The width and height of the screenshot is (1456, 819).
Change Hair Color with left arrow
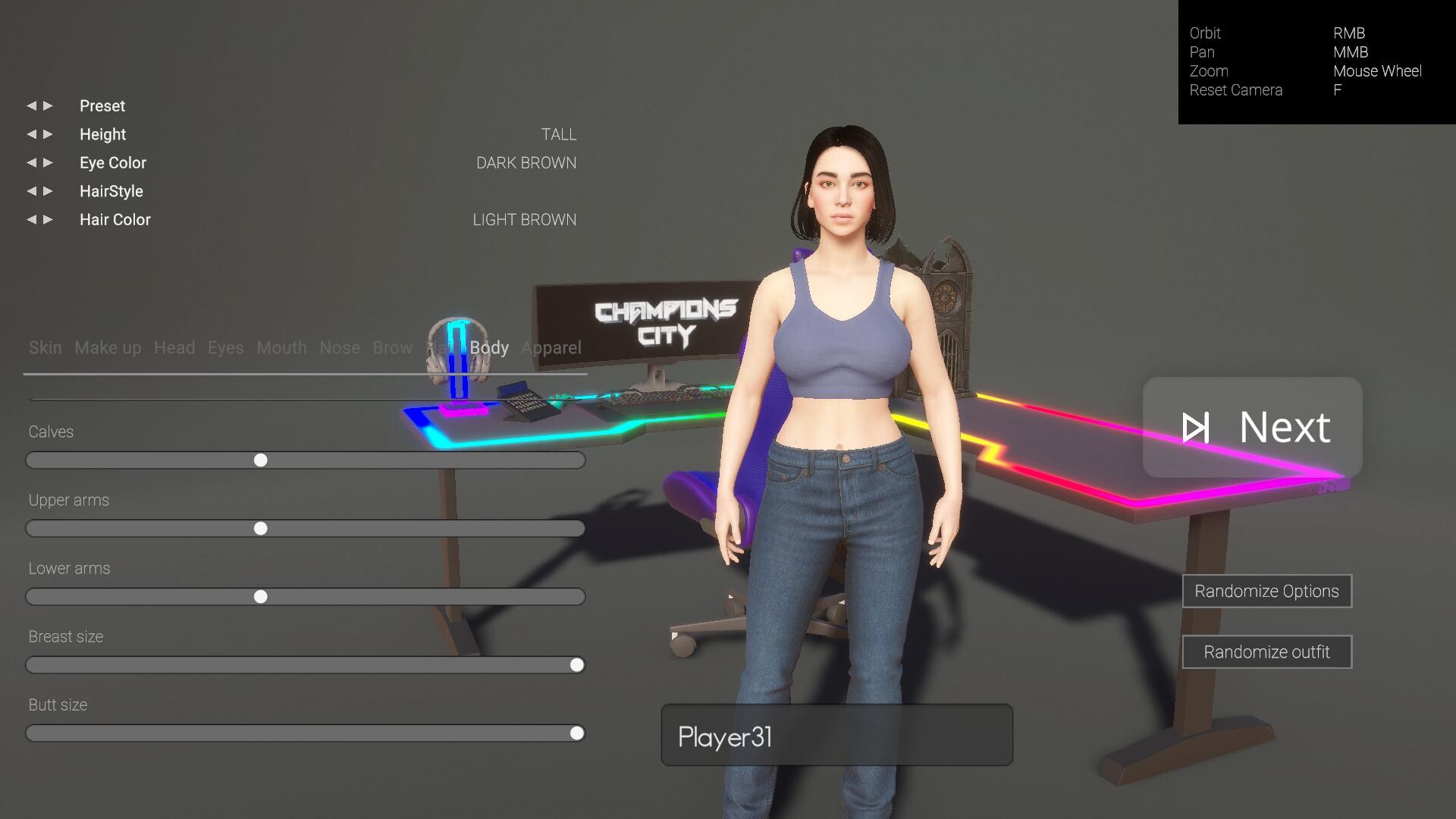click(x=31, y=219)
